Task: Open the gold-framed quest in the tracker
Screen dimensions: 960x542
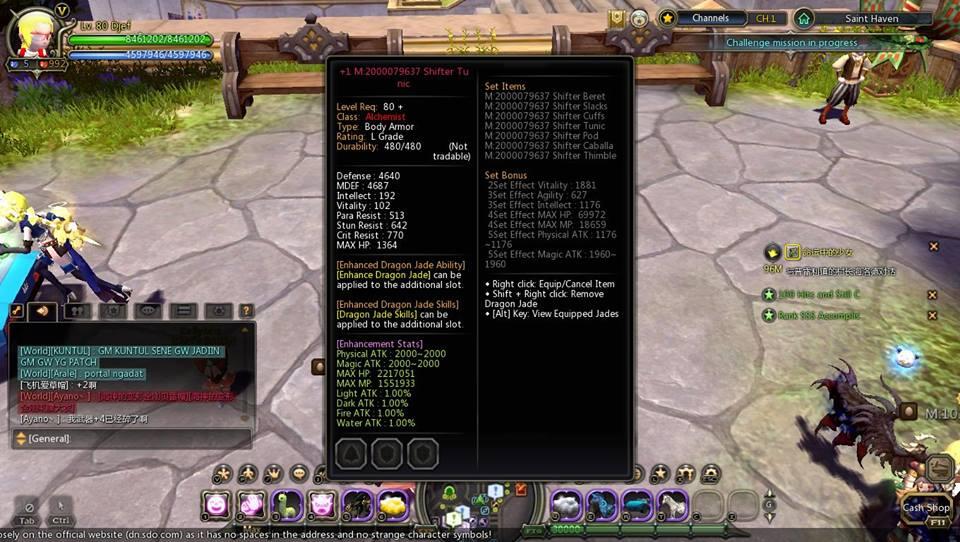Action: (794, 252)
